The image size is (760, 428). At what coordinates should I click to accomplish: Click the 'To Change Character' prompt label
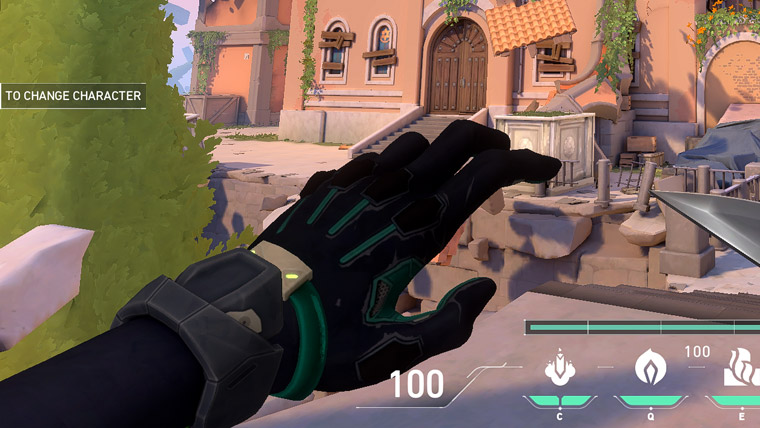click(x=73, y=97)
